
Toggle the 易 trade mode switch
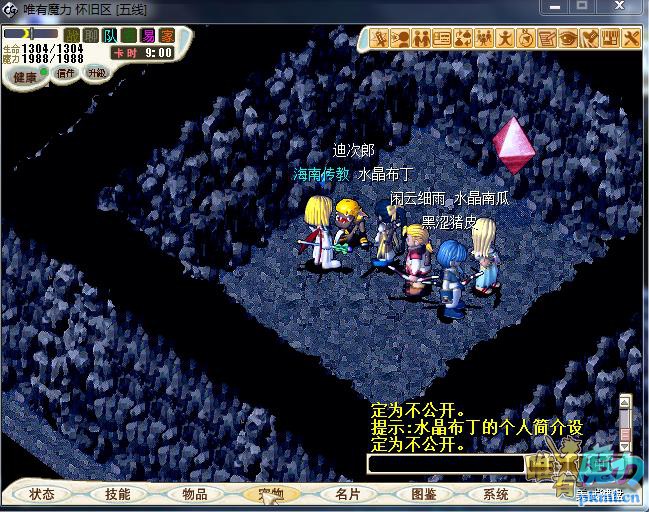pos(148,35)
